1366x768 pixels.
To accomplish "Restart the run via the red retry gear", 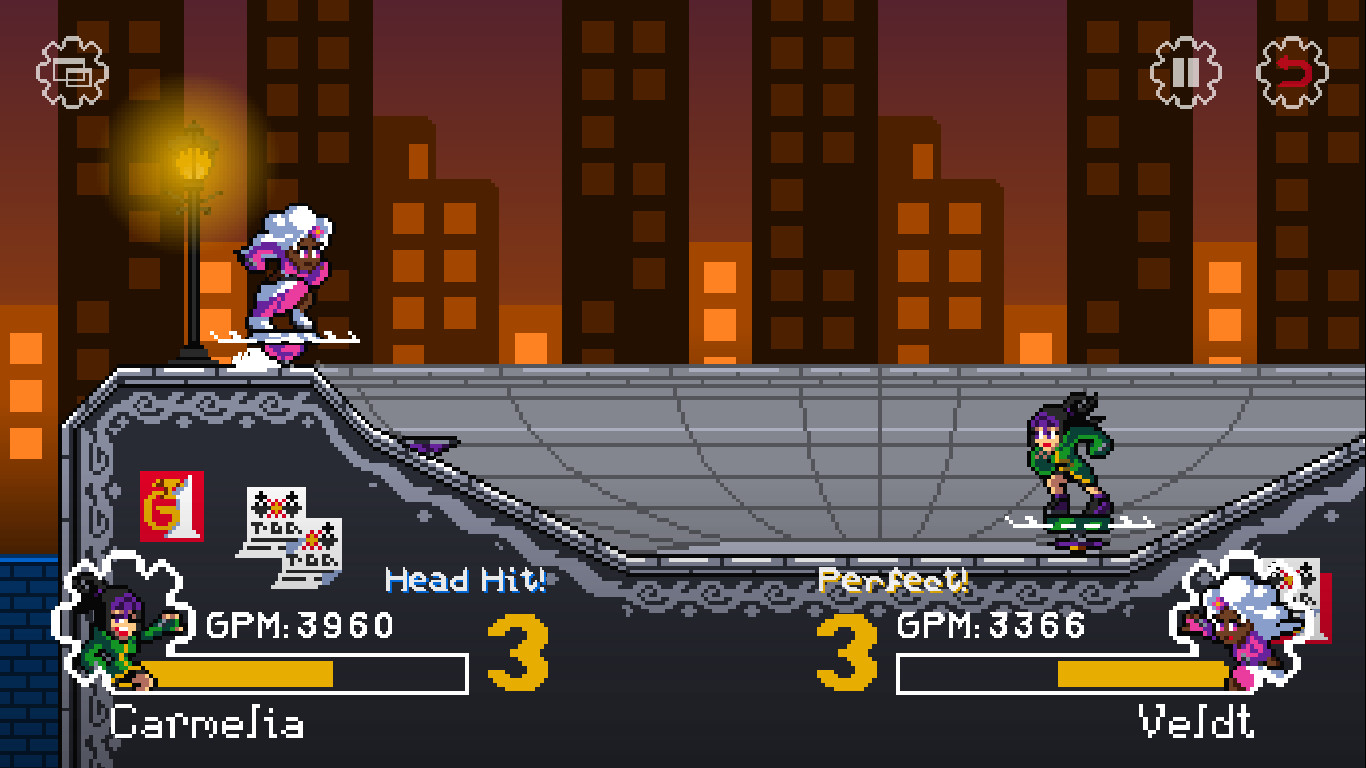I will point(1292,70).
